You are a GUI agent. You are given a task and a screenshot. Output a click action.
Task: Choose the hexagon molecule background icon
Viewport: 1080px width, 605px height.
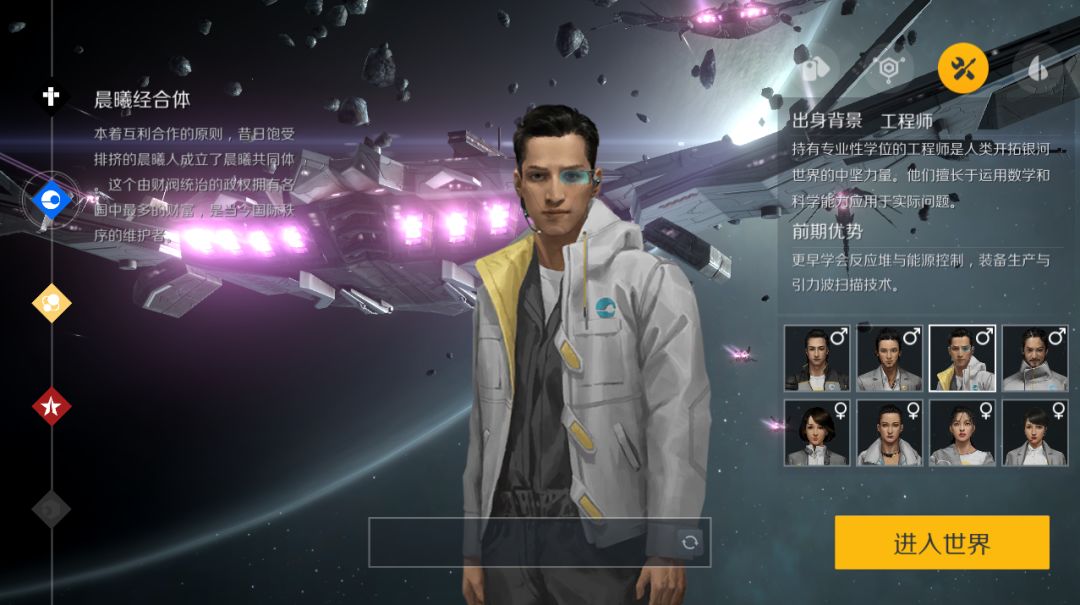(x=888, y=67)
